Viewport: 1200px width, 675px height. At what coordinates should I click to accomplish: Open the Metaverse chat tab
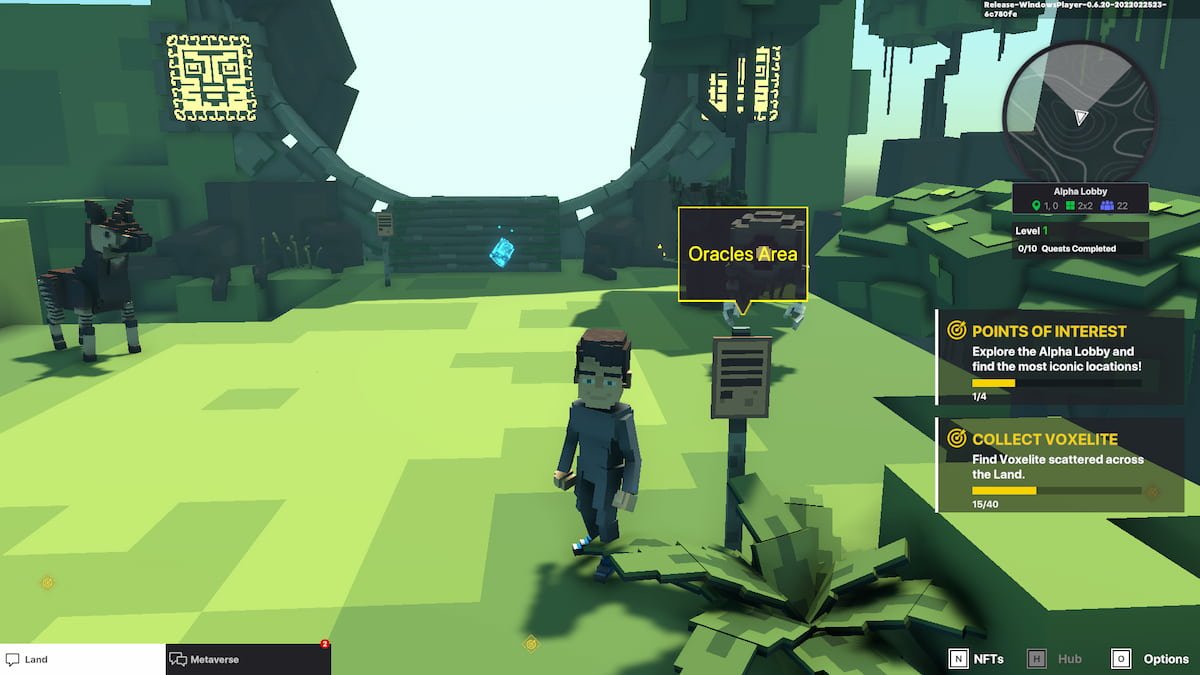[x=248, y=659]
